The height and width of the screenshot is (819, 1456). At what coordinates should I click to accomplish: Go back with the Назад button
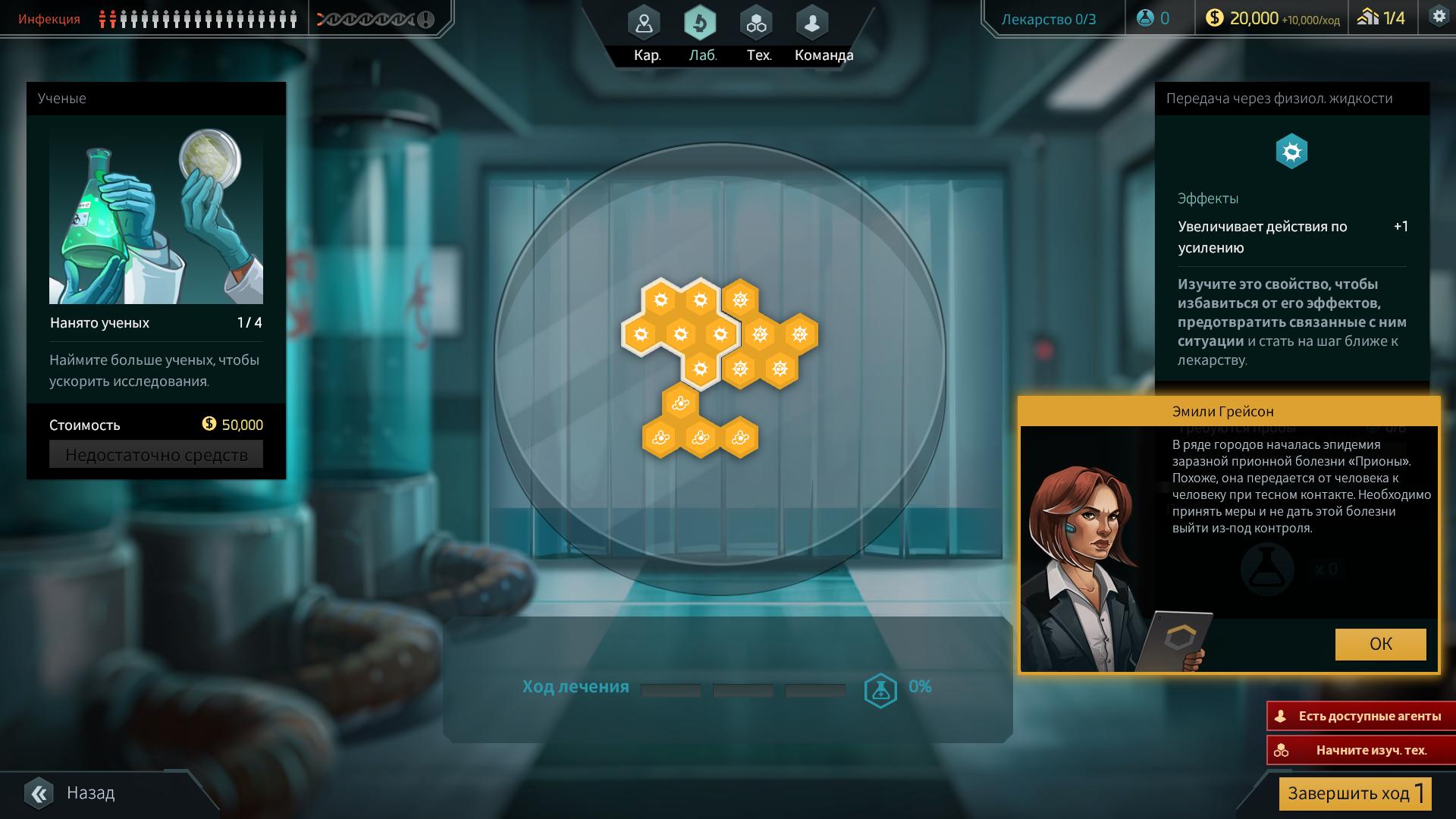point(72,793)
